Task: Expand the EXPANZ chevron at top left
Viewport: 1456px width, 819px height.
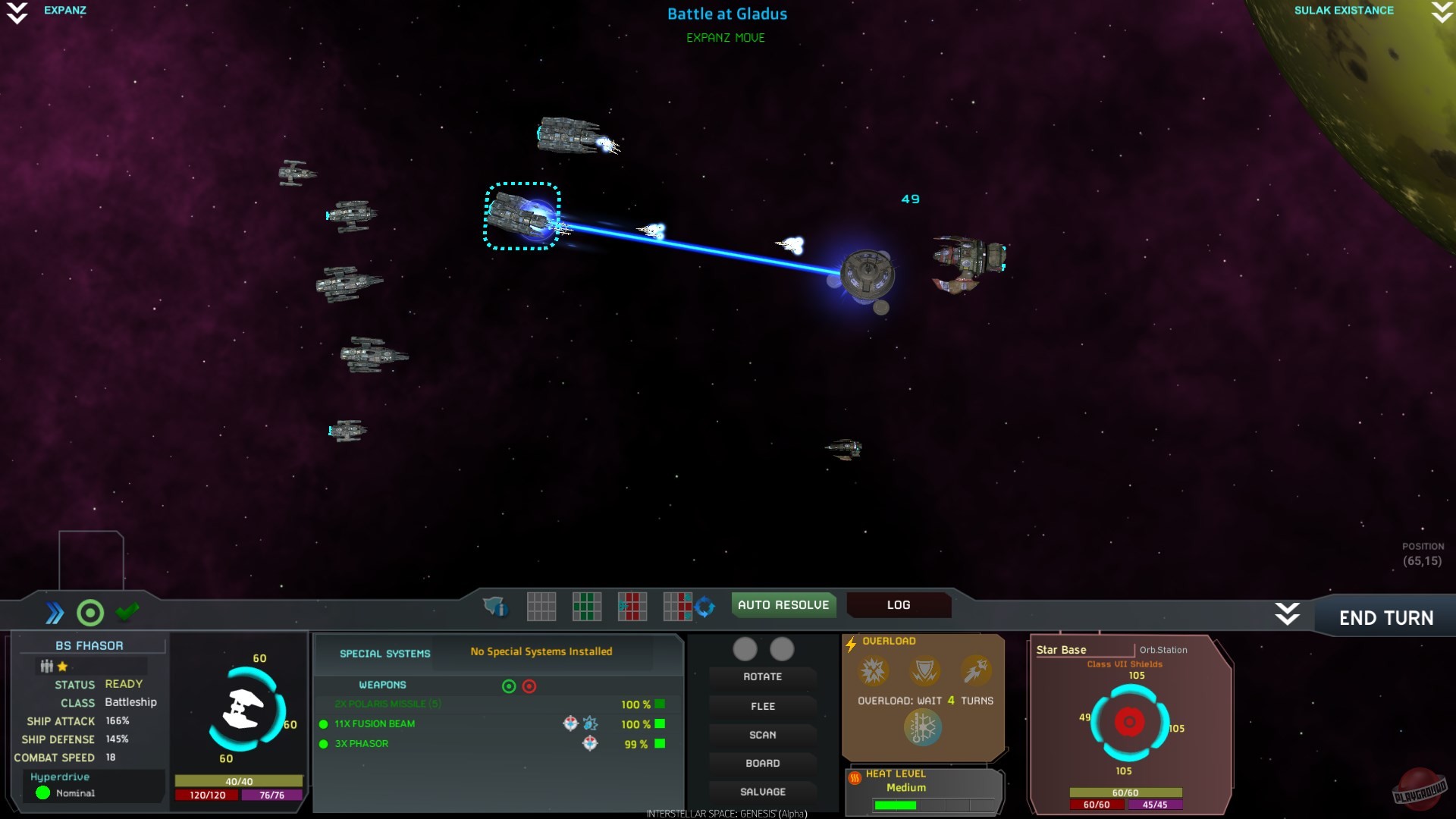Action: 17,12
